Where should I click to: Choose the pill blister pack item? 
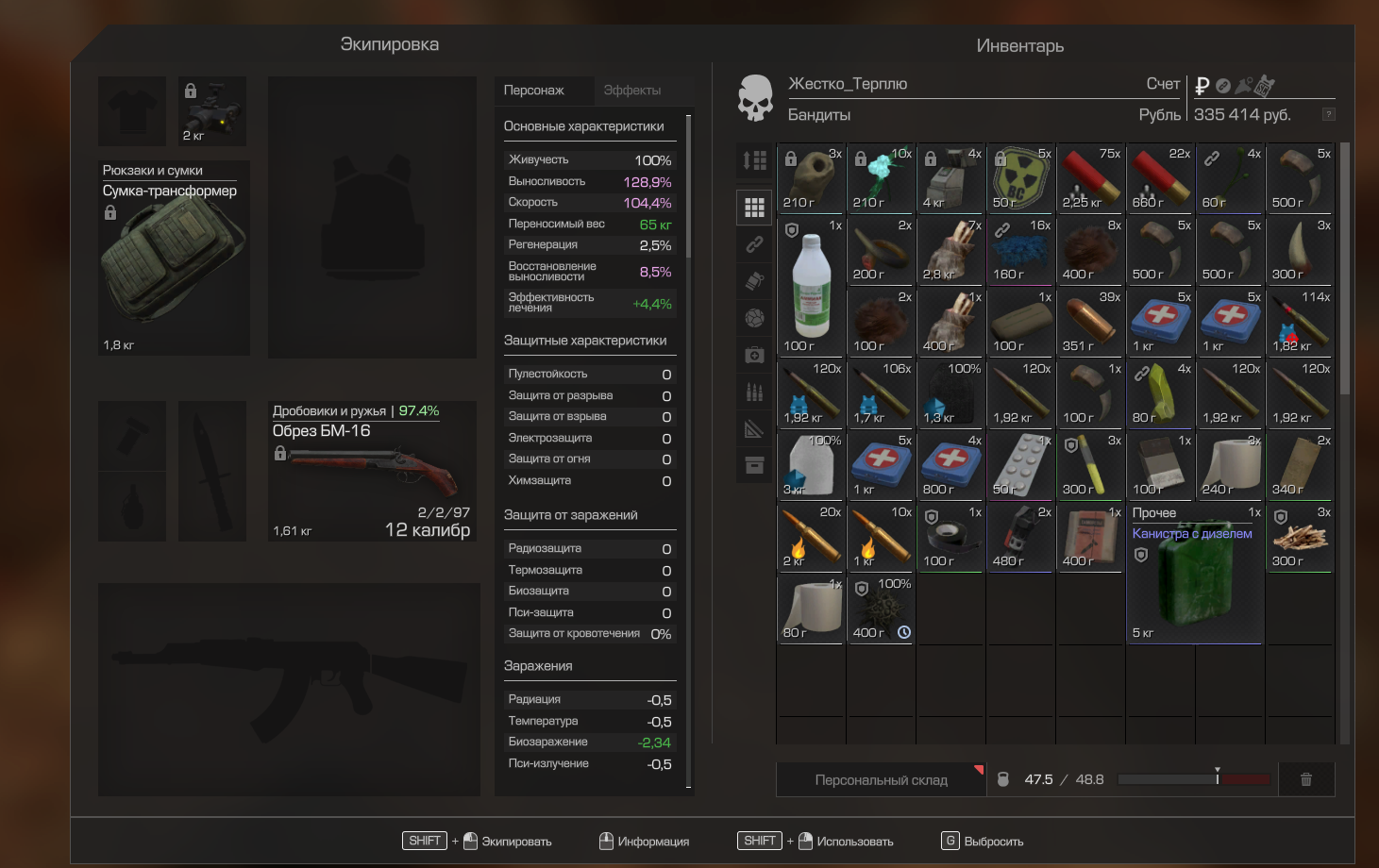pos(1020,465)
